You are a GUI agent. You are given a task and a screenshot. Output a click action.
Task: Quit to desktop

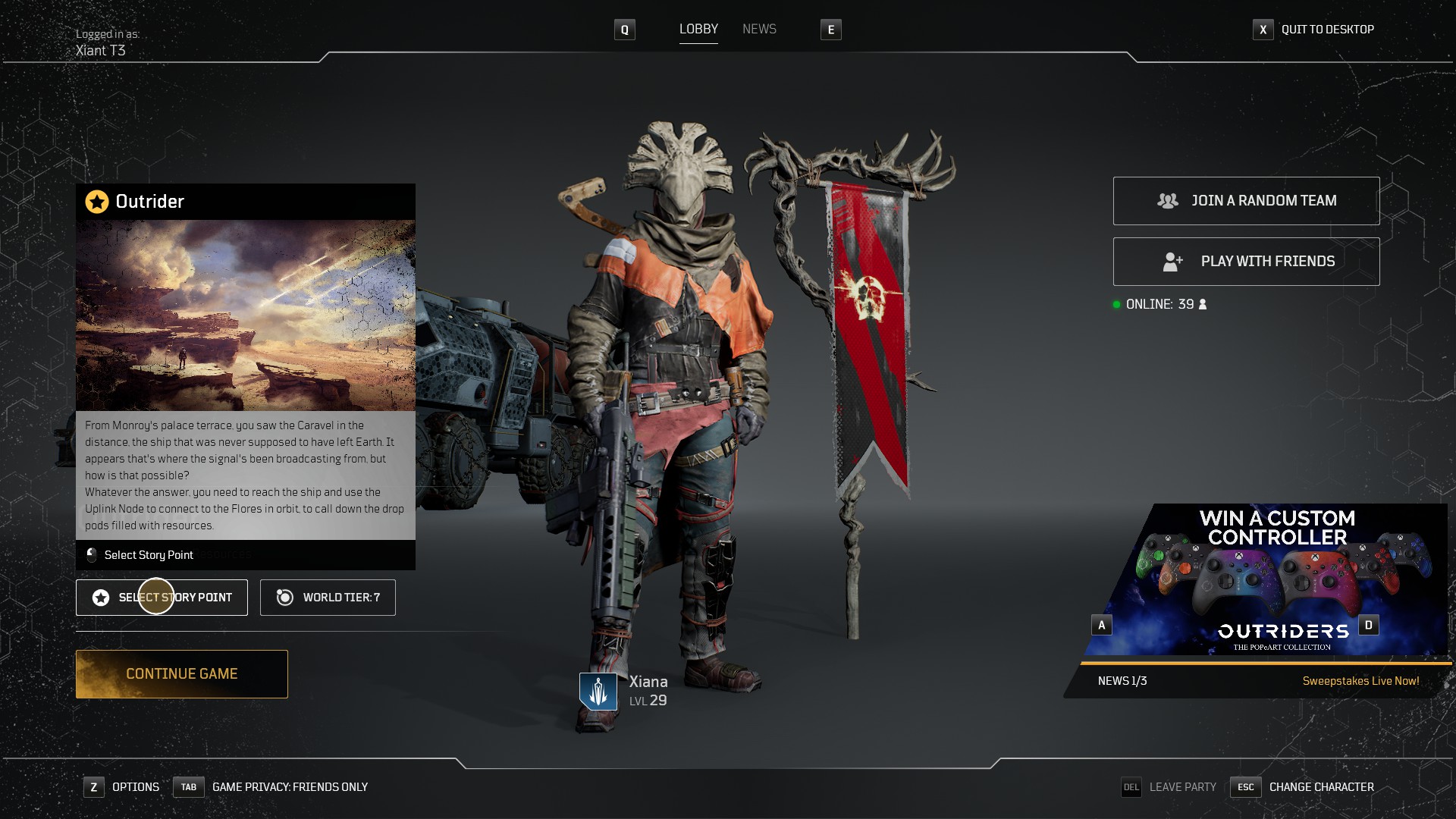click(1326, 30)
